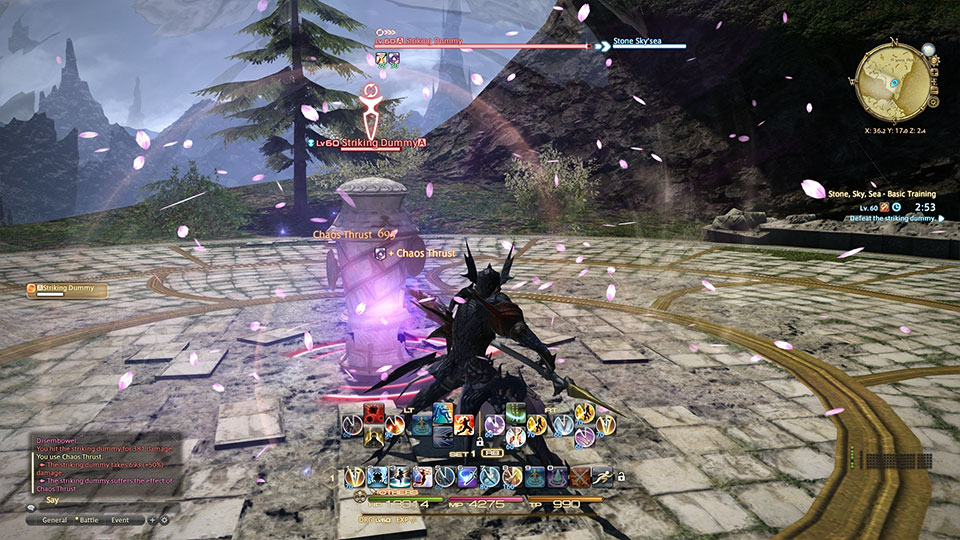The width and height of the screenshot is (960, 540).
Task: Open the circular minimap
Action: coord(892,84)
